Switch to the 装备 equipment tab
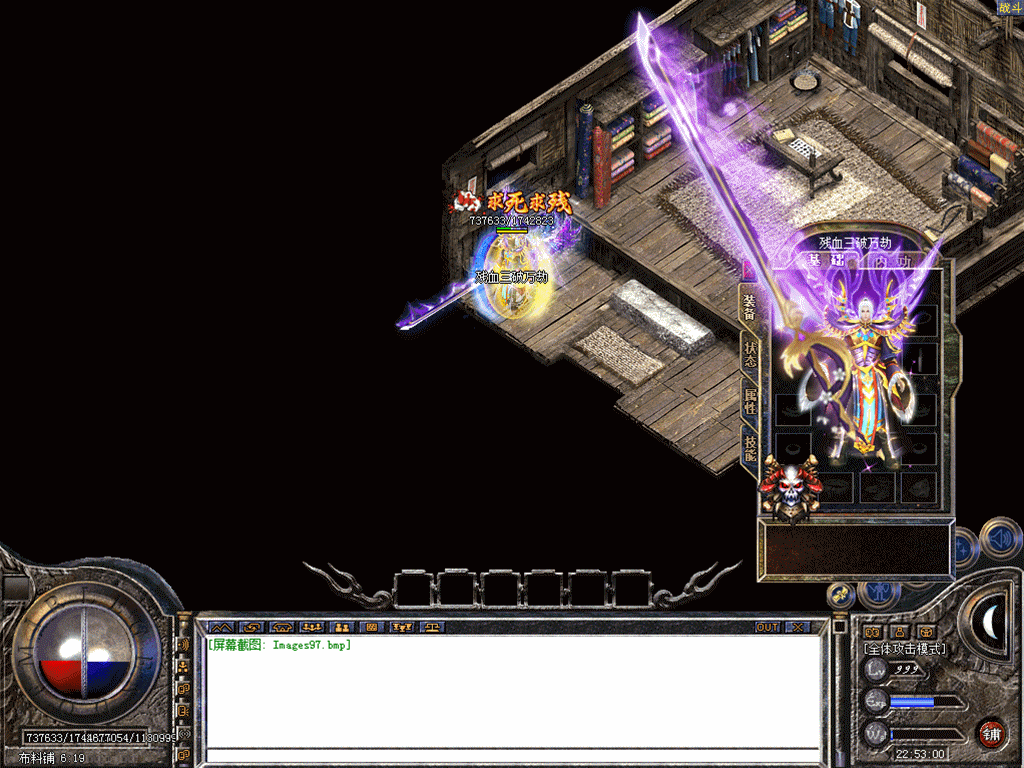Viewport: 1024px width, 768px height. click(x=749, y=307)
